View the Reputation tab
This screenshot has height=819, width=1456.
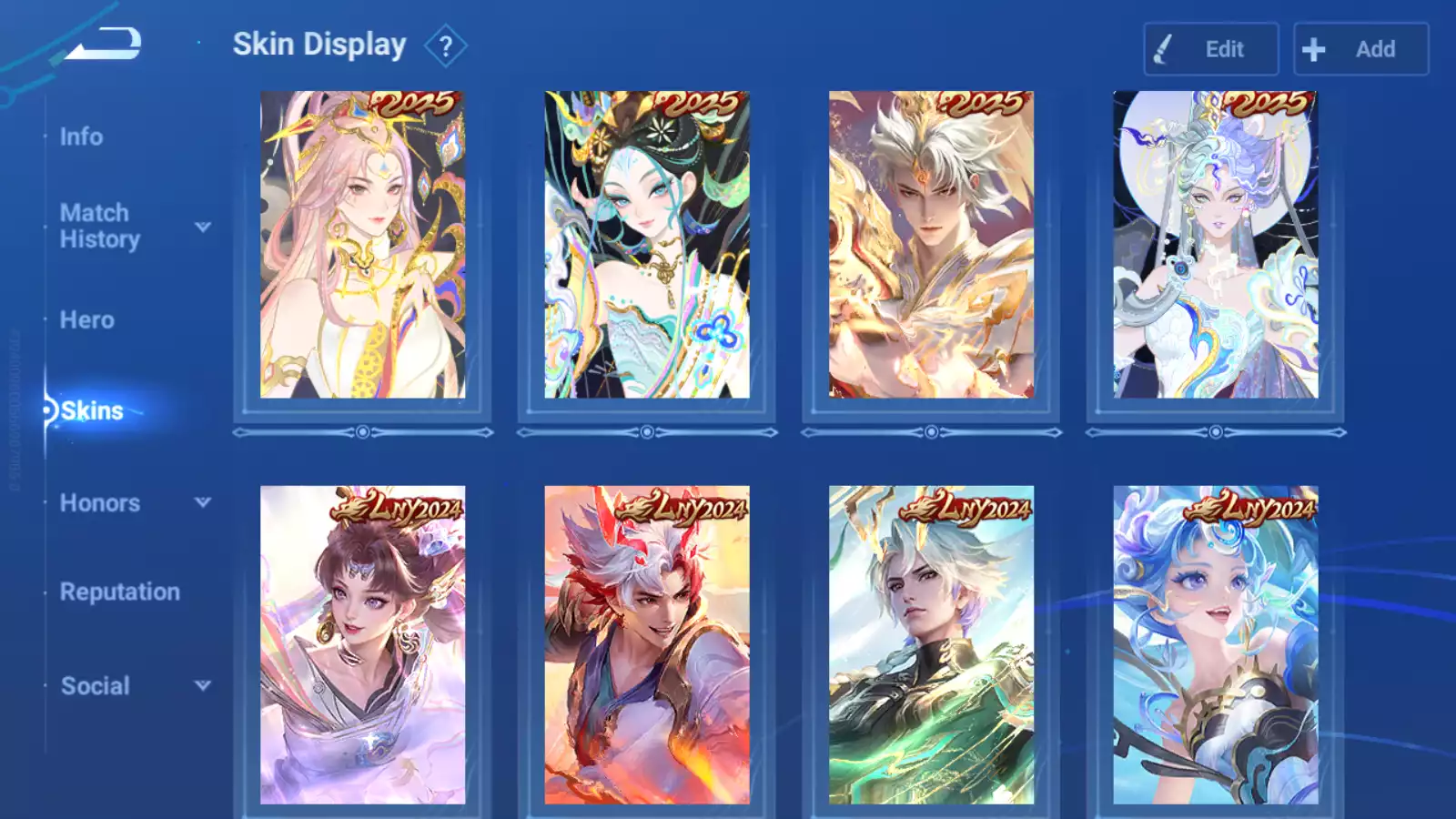tap(119, 592)
